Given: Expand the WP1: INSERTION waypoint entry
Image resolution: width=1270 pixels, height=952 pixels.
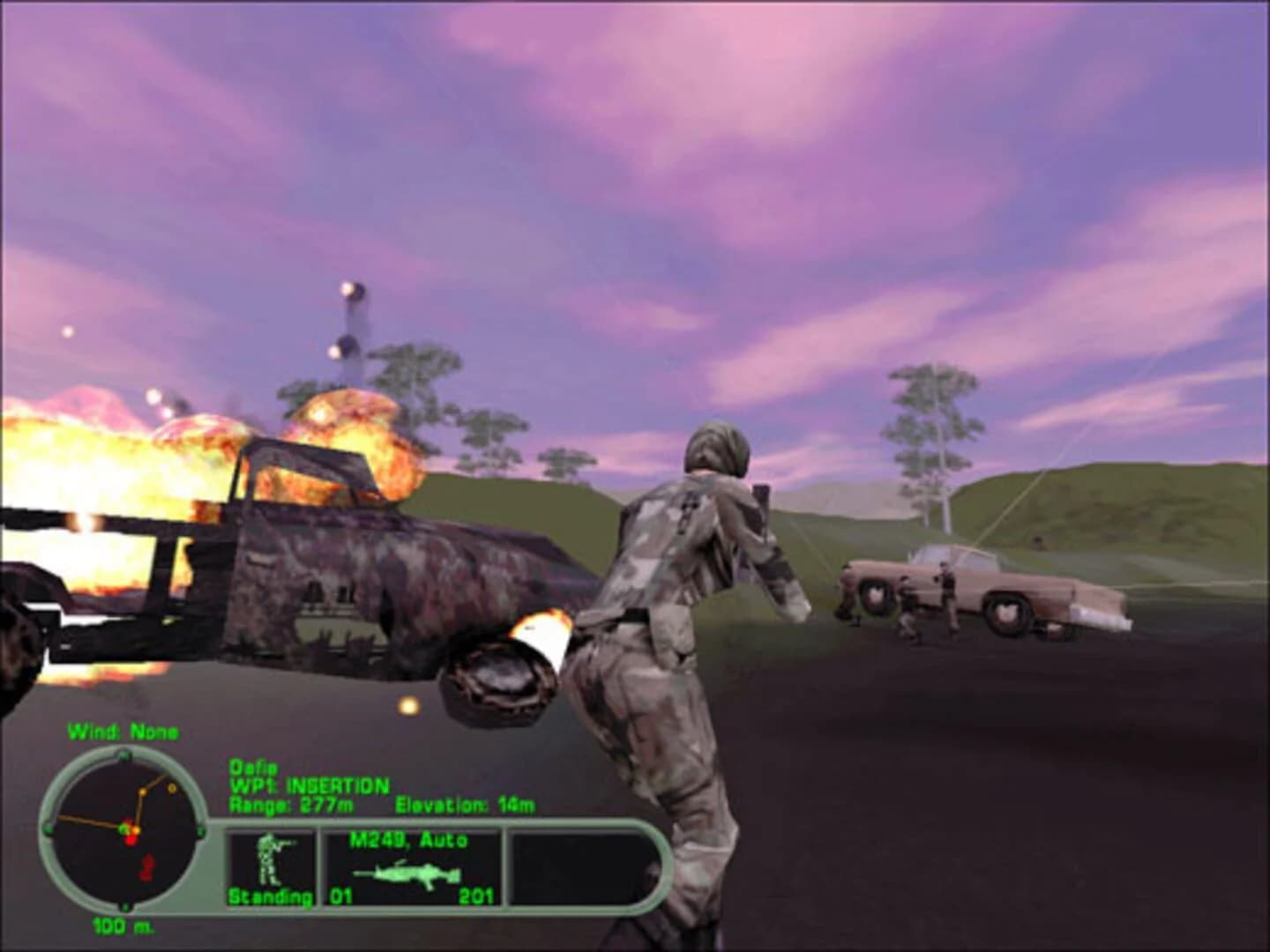Looking at the screenshot, I should pos(309,785).
